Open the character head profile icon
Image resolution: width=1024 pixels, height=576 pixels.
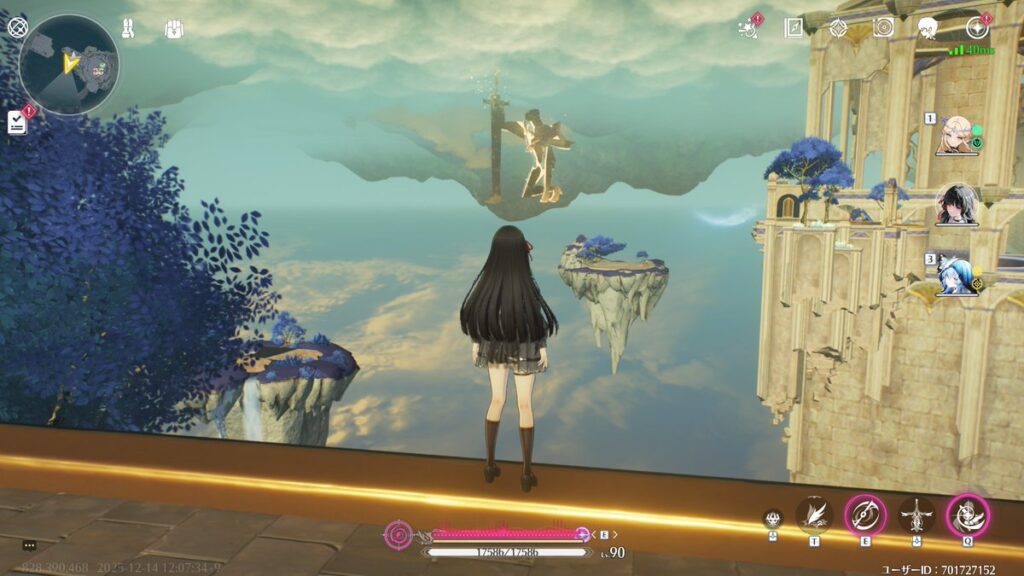point(928,28)
